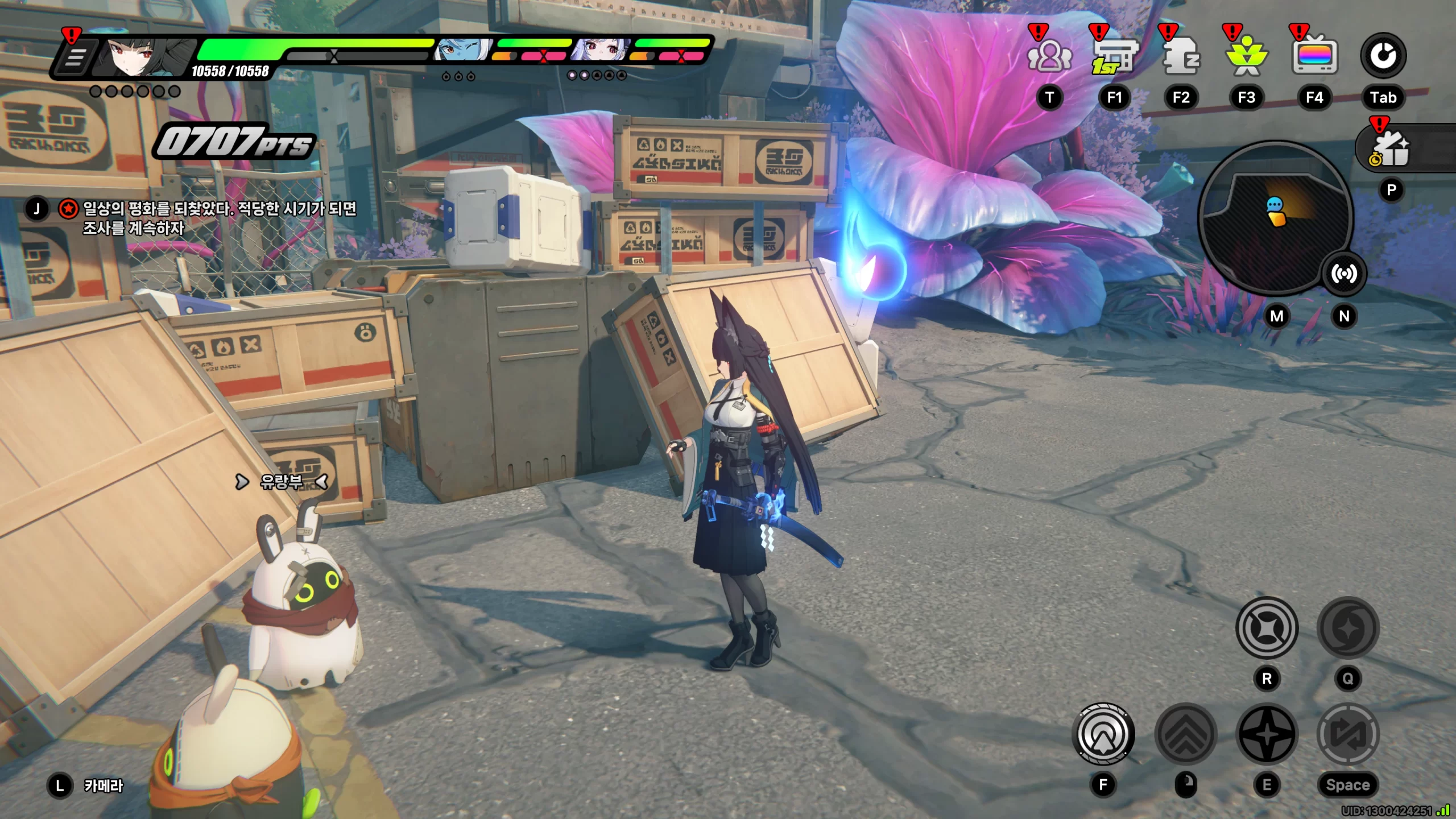
Task: Open the green figure guide icon
Action: pos(1246,57)
